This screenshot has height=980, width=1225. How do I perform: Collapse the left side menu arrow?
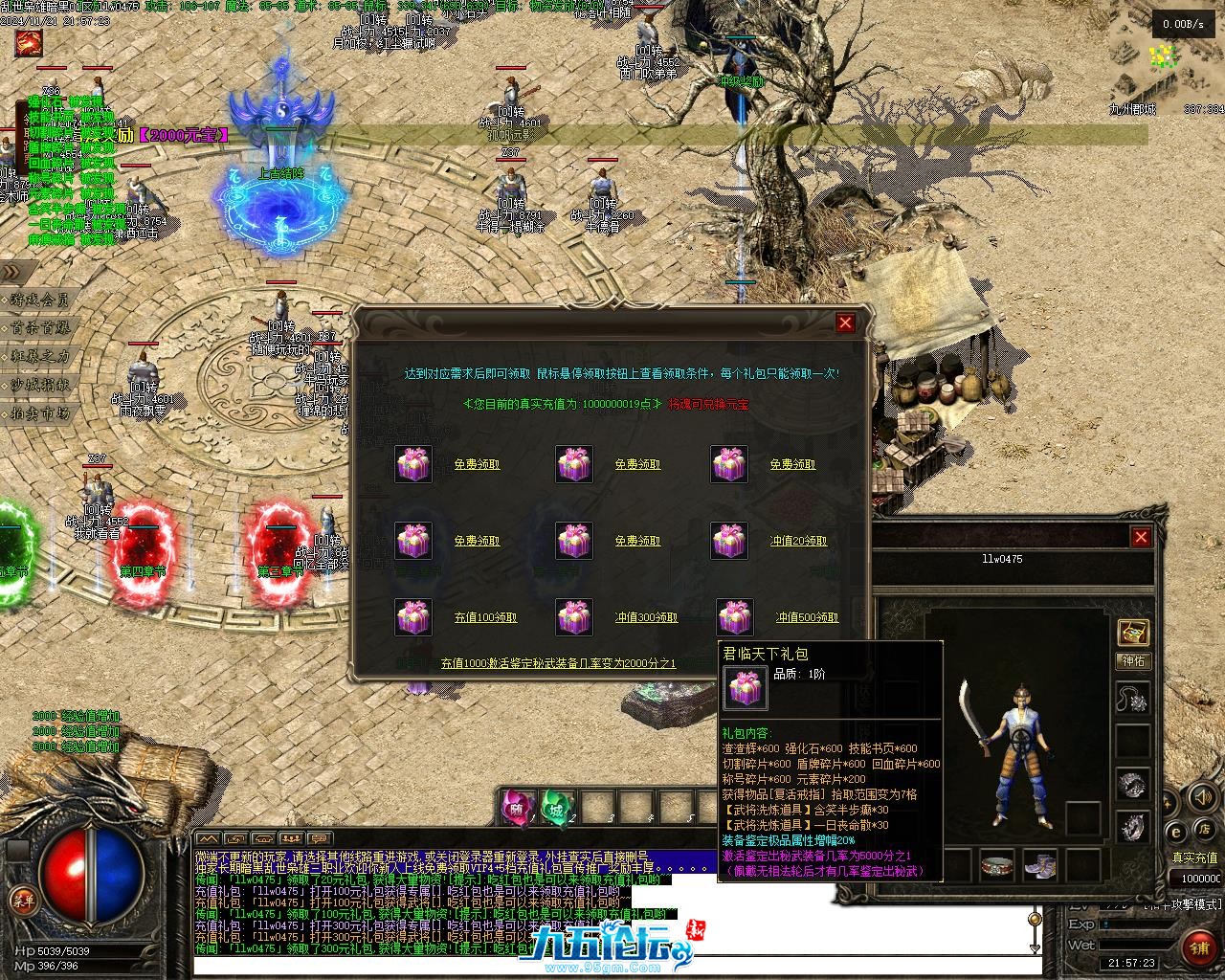click(11, 272)
